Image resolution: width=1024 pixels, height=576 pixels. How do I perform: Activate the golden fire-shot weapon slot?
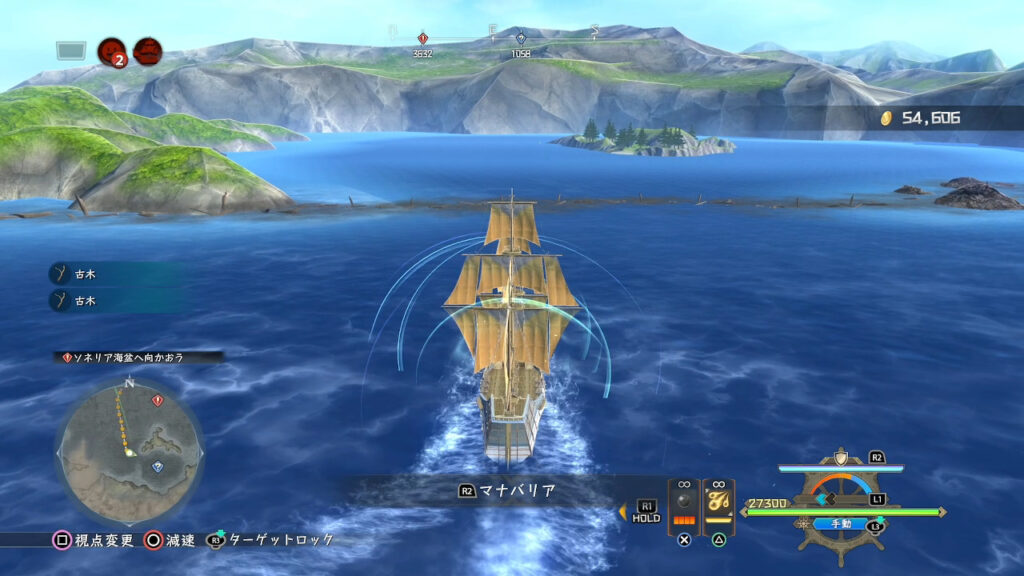[719, 503]
